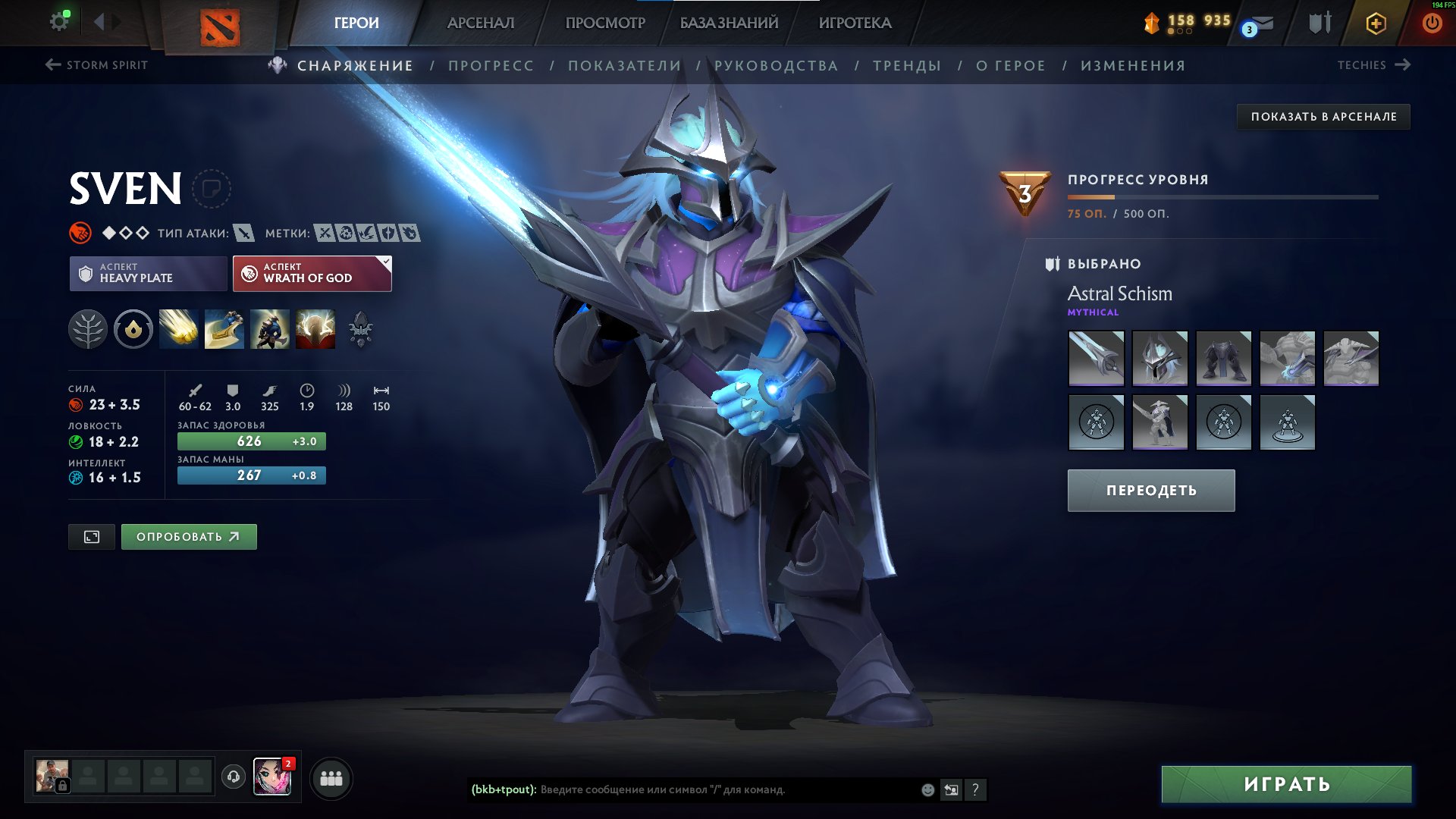Click the innate ability droplet icon
Screen dimensions: 1456x819
tap(133, 328)
